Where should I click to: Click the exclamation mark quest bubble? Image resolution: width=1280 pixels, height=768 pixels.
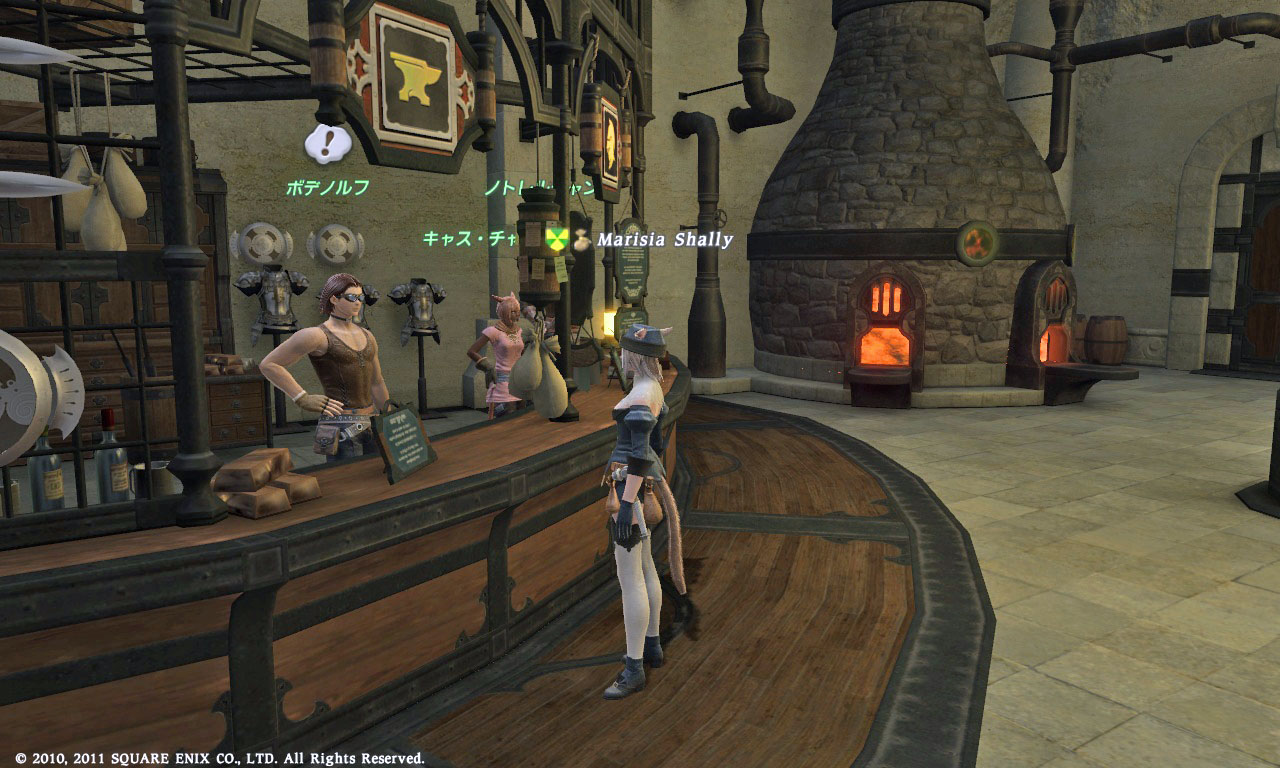tap(327, 143)
